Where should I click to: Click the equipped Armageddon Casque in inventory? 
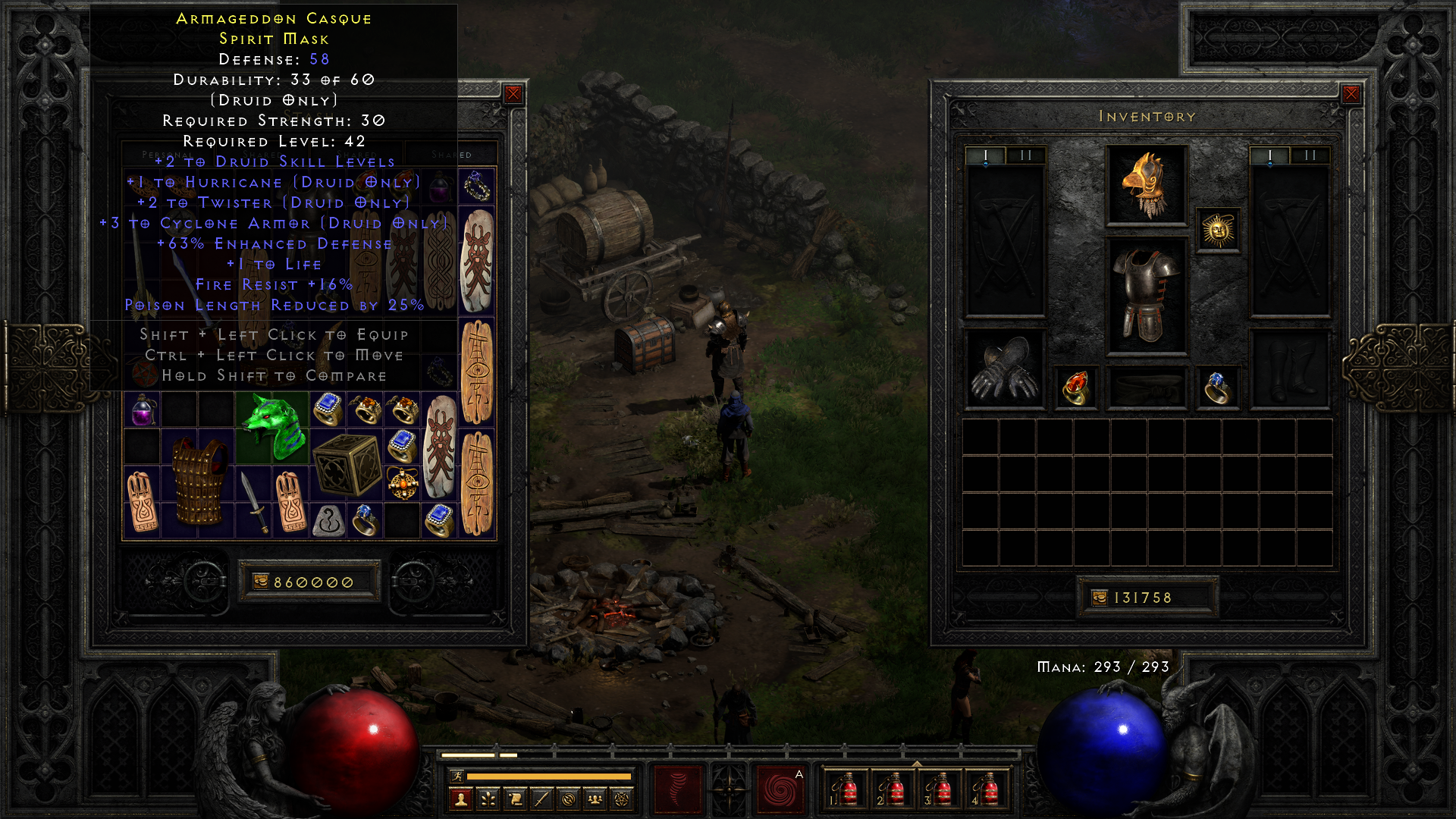(1147, 186)
